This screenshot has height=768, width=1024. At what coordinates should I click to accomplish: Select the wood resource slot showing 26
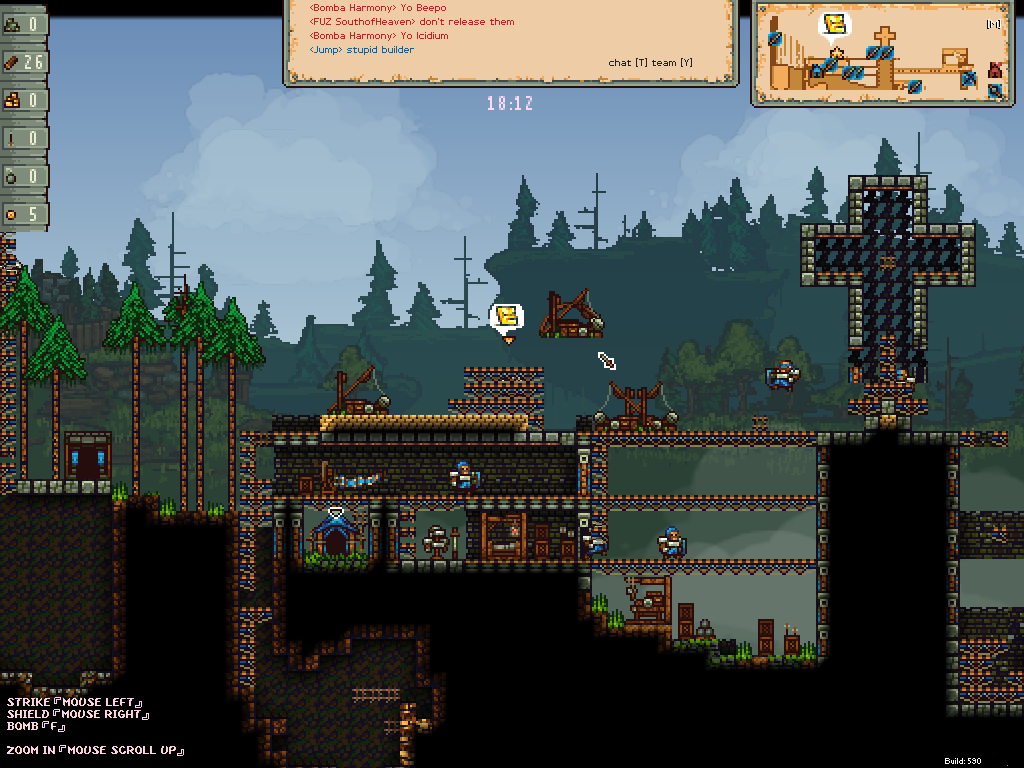24,62
